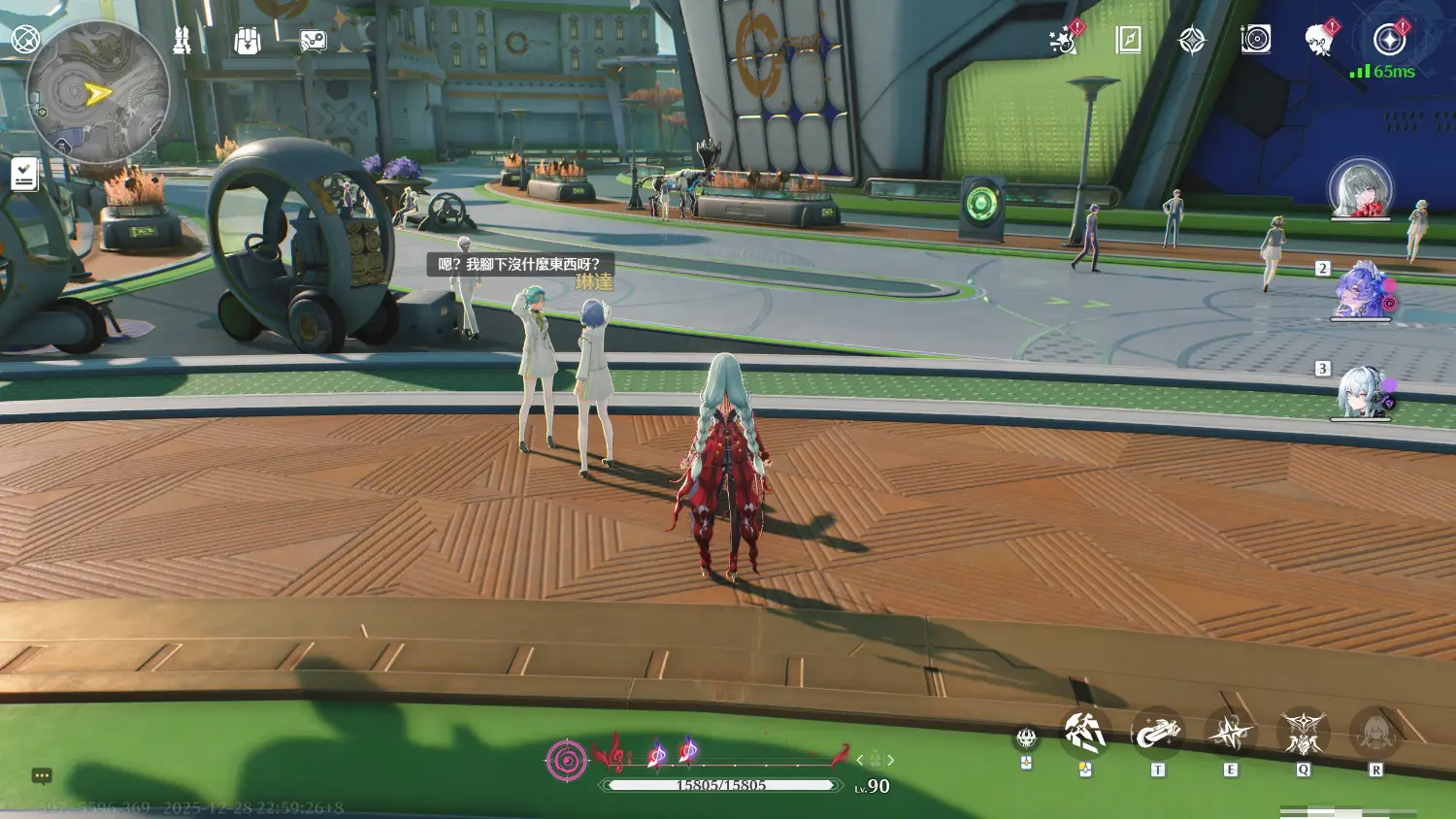
Task: Activate the Q echo skill
Action: (x=1303, y=734)
